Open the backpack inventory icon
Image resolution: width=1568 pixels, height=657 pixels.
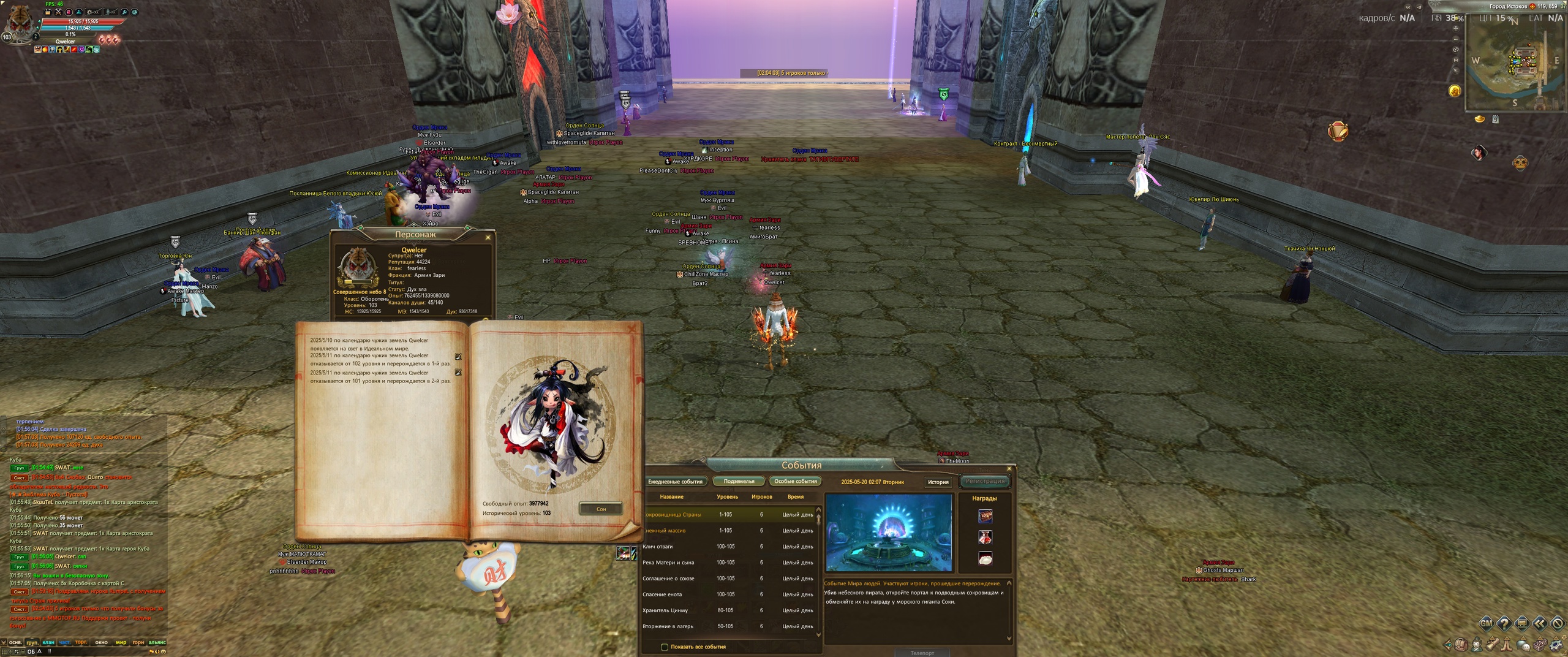pos(1460,644)
